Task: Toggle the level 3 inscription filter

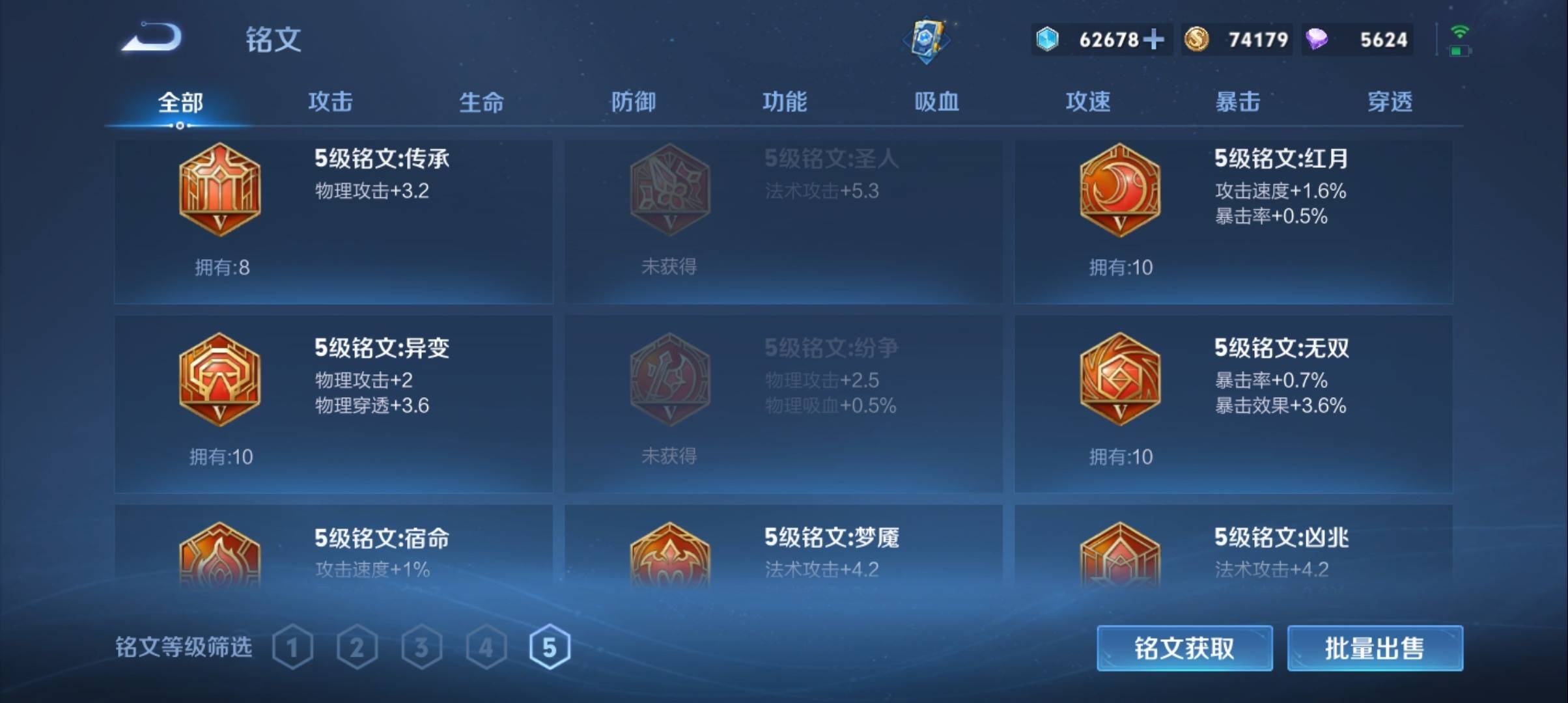Action: 422,646
